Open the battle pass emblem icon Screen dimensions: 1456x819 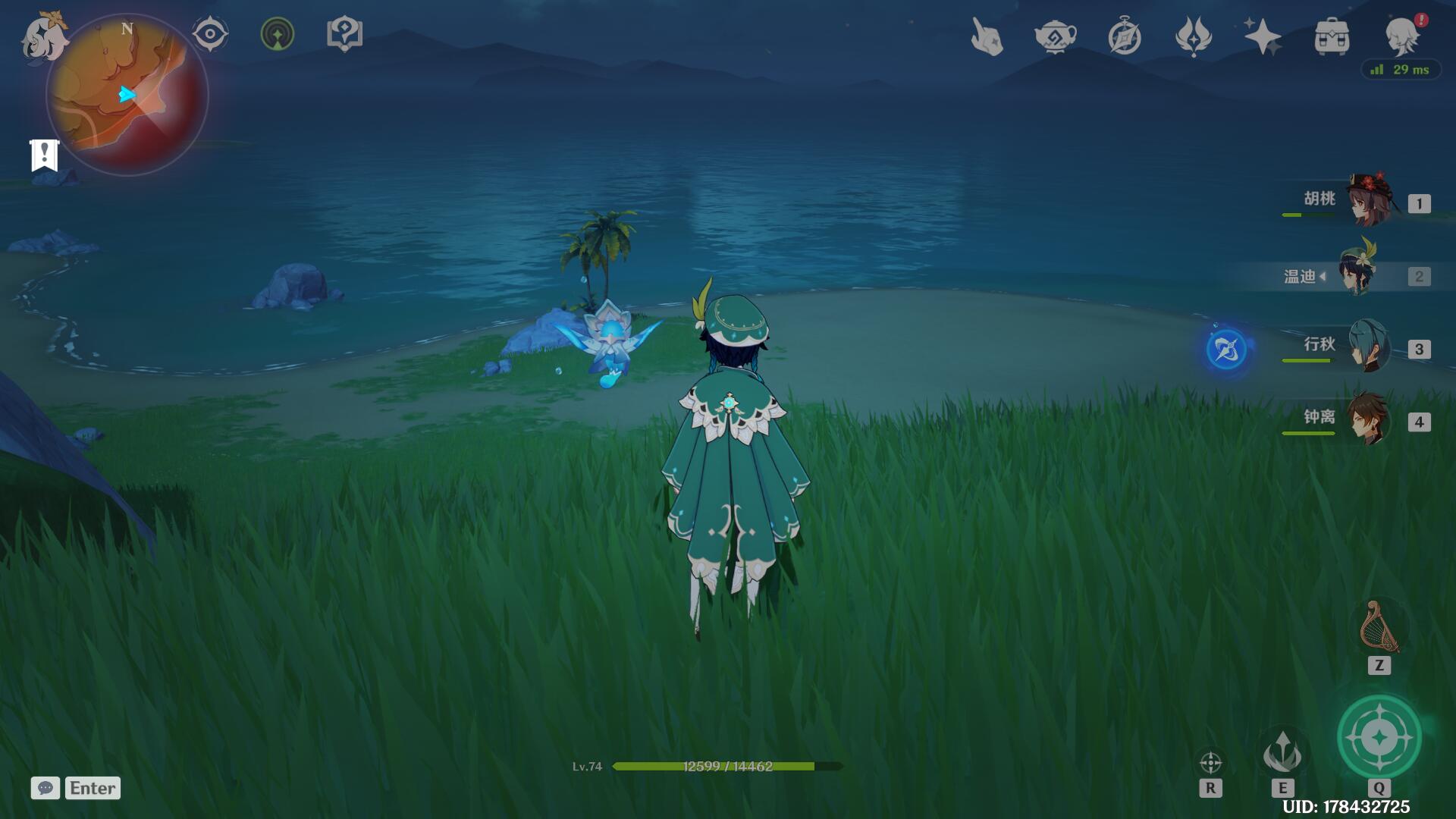click(x=1193, y=36)
